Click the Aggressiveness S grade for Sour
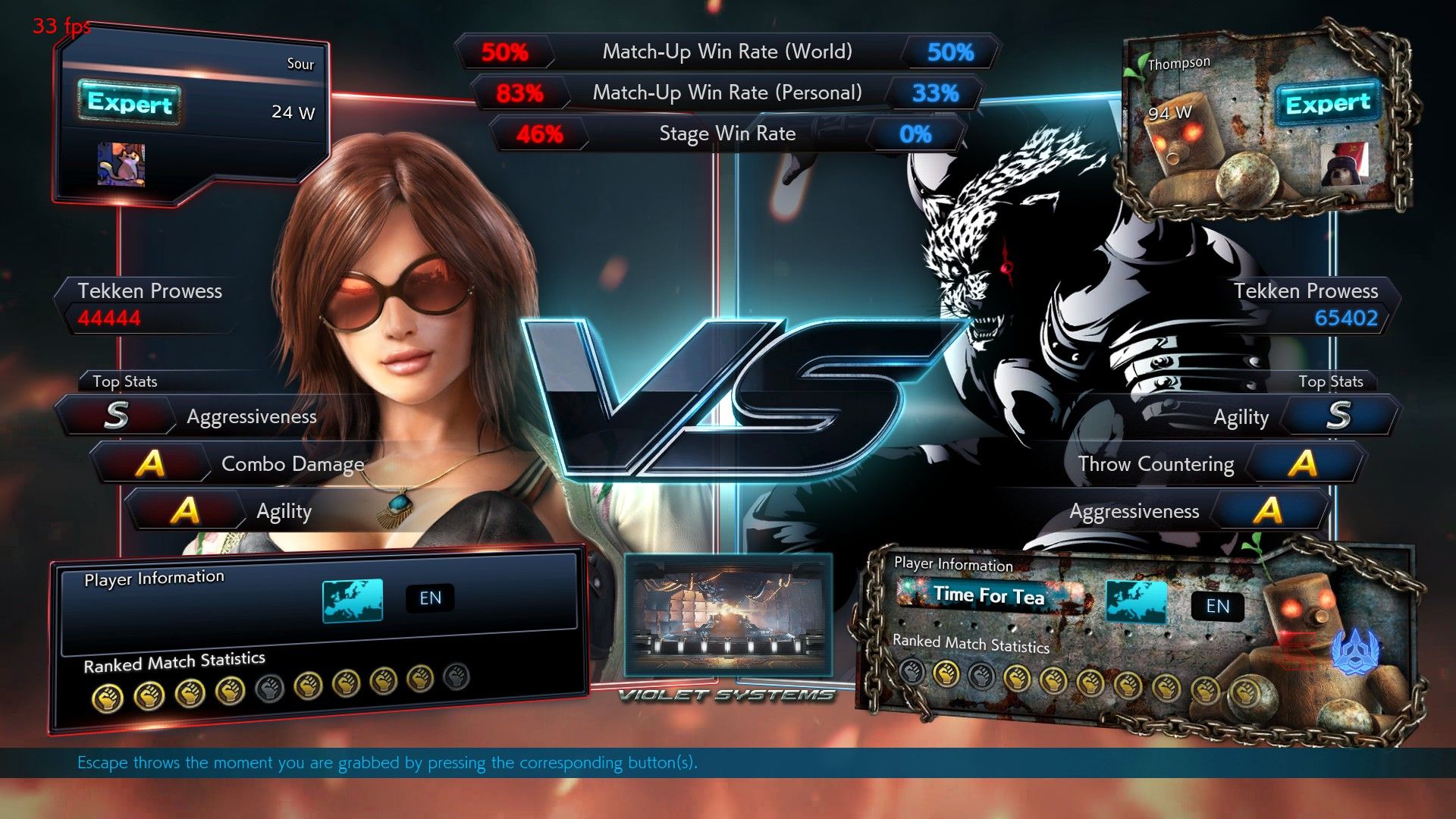 coord(115,416)
